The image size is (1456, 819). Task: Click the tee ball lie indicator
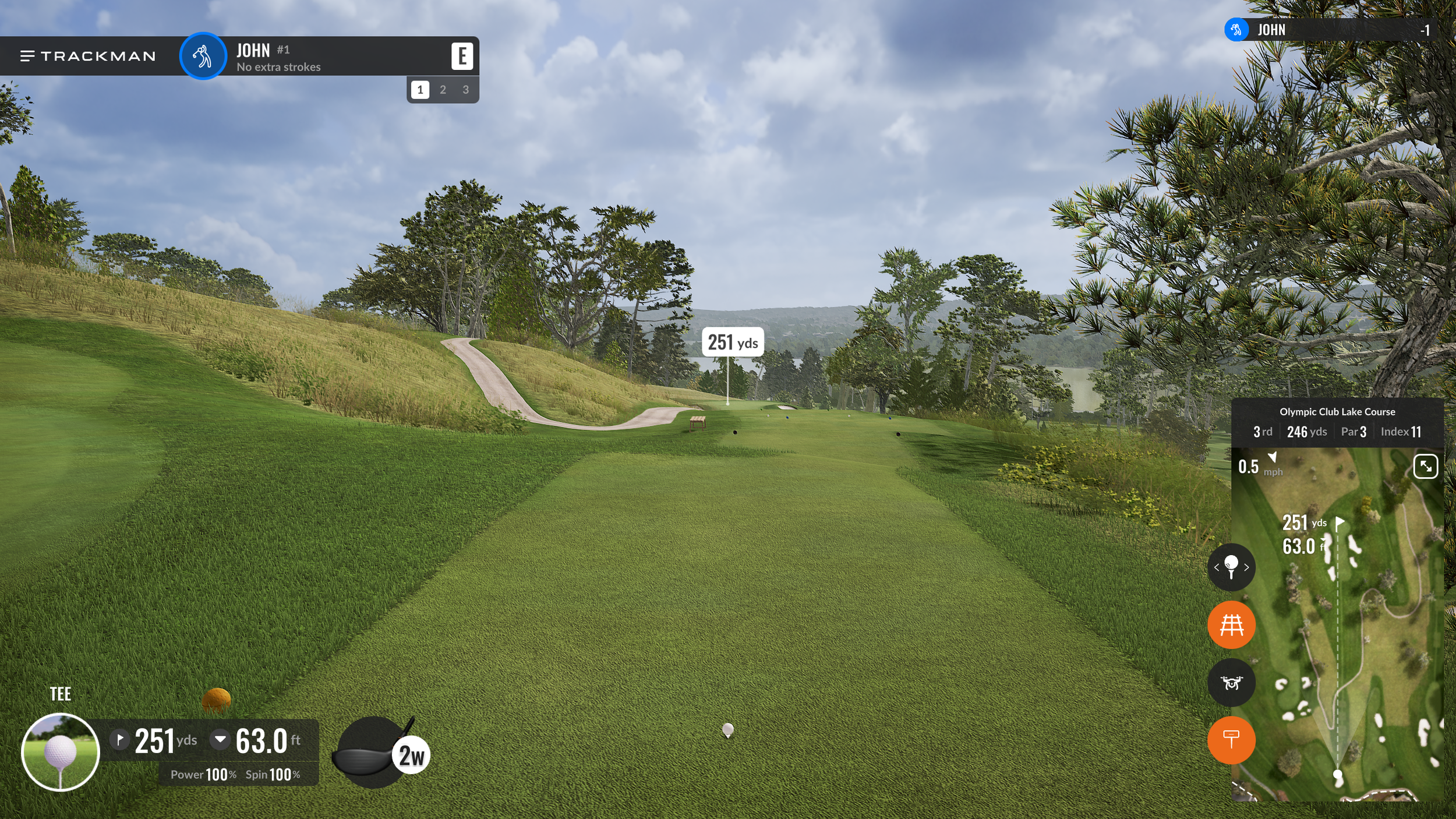pyautogui.click(x=61, y=751)
